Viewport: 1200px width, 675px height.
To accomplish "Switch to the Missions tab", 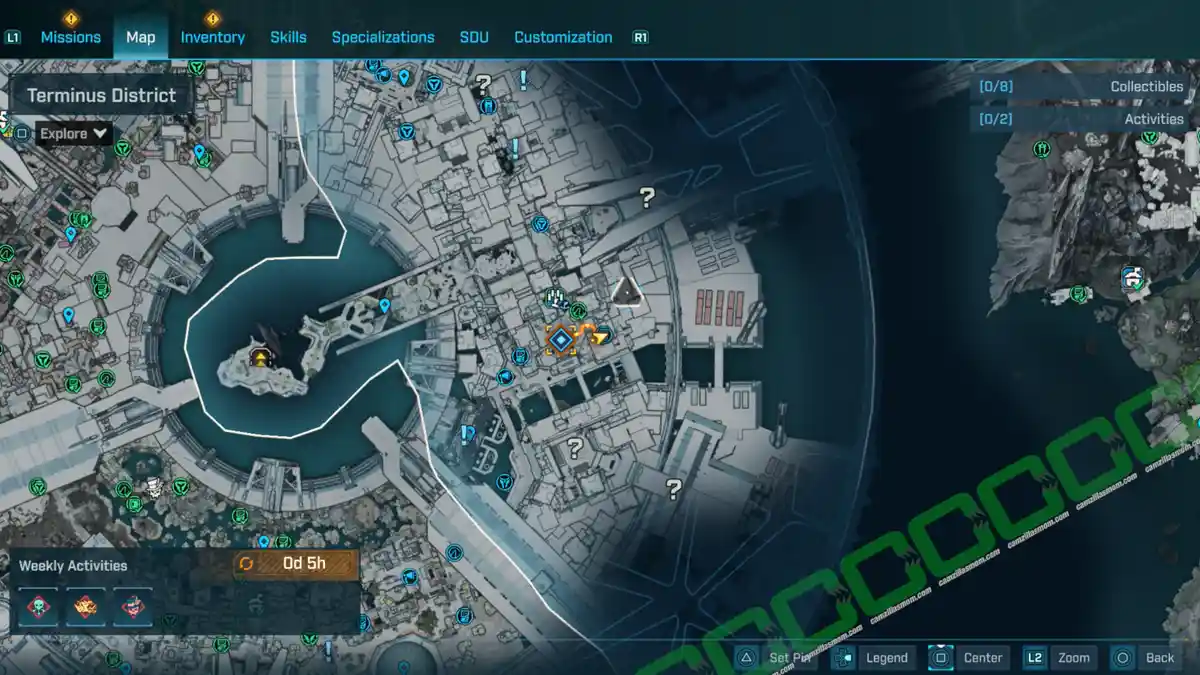I will [70, 37].
